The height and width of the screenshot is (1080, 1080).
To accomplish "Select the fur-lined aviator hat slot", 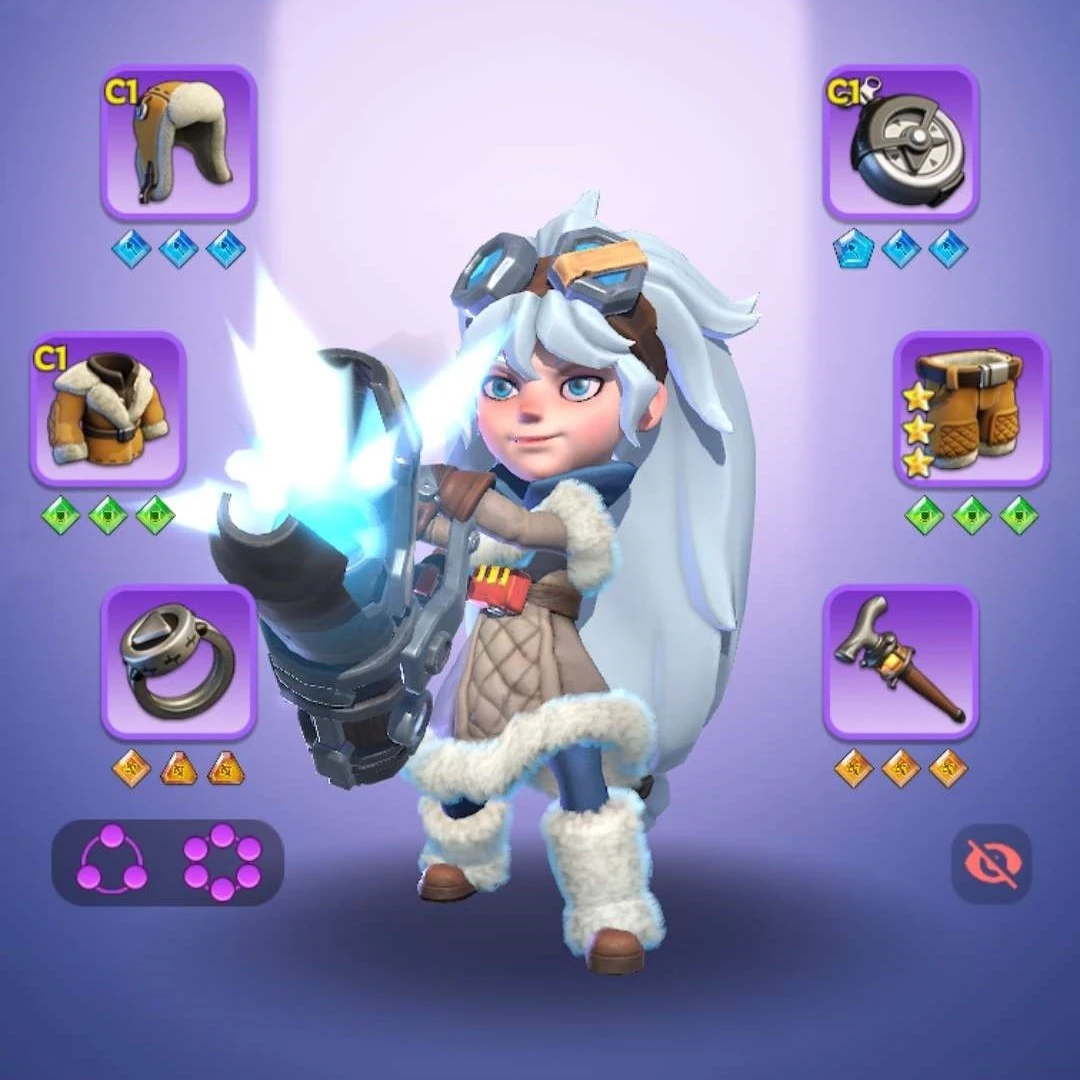I will 178,142.
